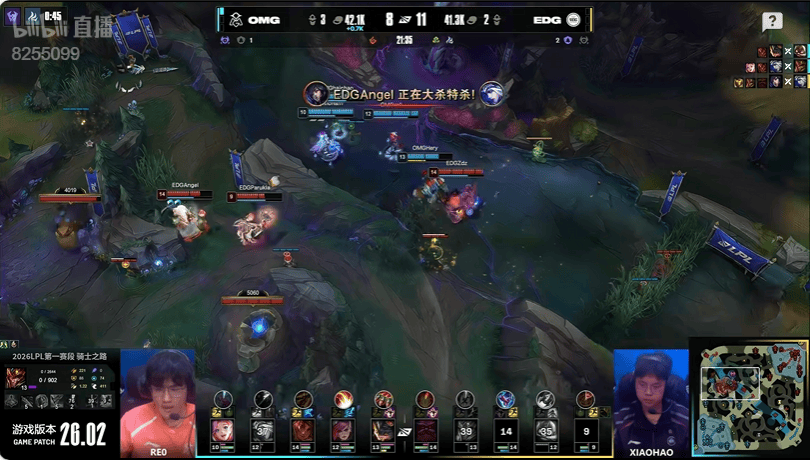Select the level 9 champion tile
The height and width of the screenshot is (460, 810).
tap(586, 431)
